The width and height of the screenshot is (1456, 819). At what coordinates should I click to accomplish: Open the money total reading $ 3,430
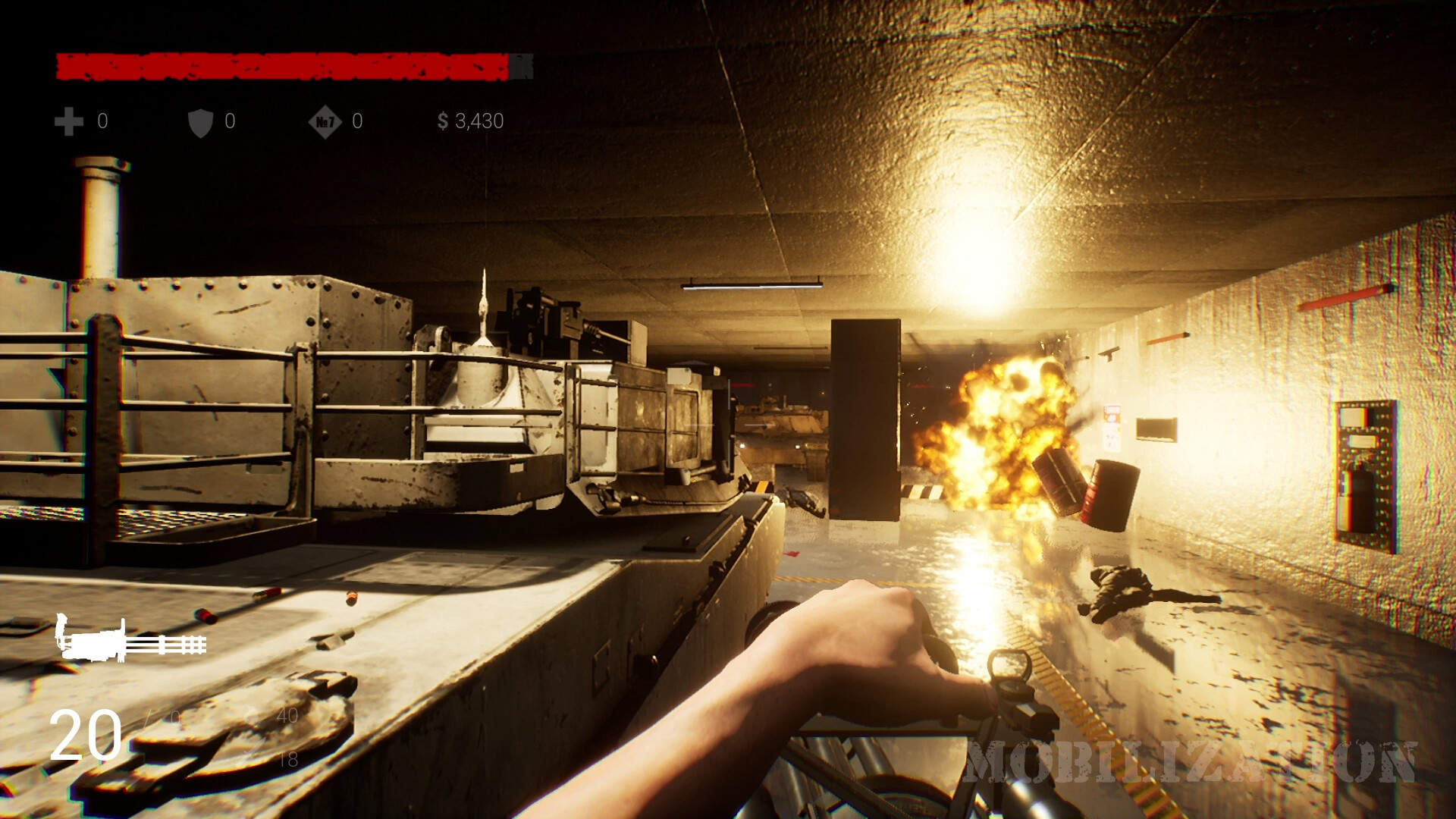click(x=470, y=121)
